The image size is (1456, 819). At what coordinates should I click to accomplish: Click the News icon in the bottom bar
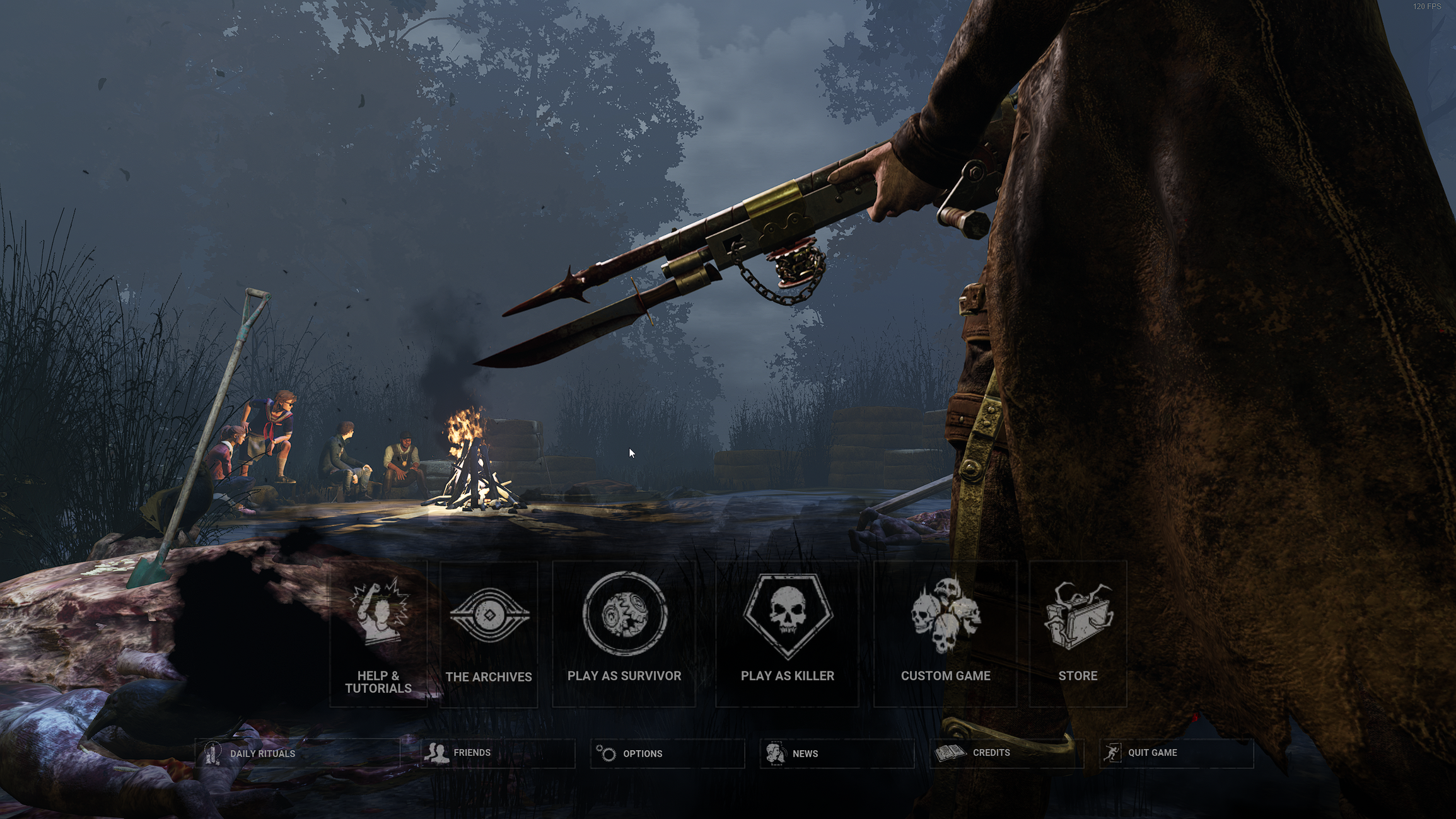(774, 753)
